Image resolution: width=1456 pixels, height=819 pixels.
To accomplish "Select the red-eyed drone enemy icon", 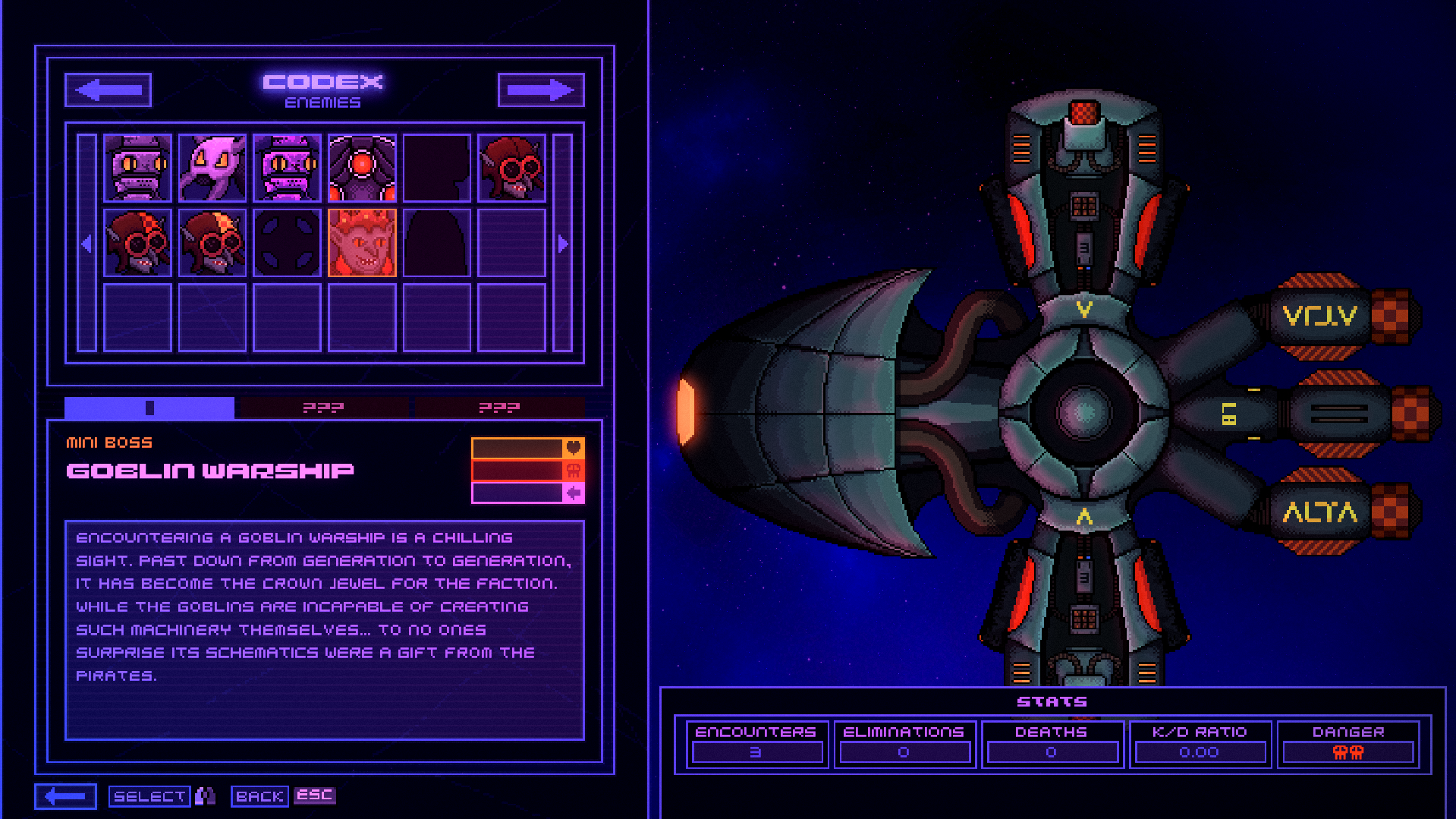I will 362,167.
